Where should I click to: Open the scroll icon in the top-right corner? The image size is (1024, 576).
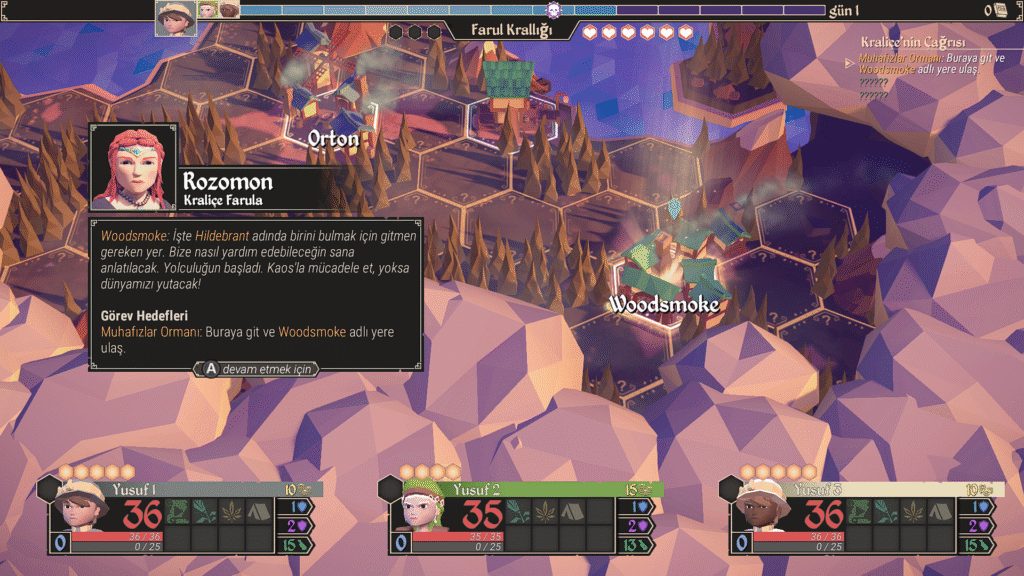(1000, 10)
